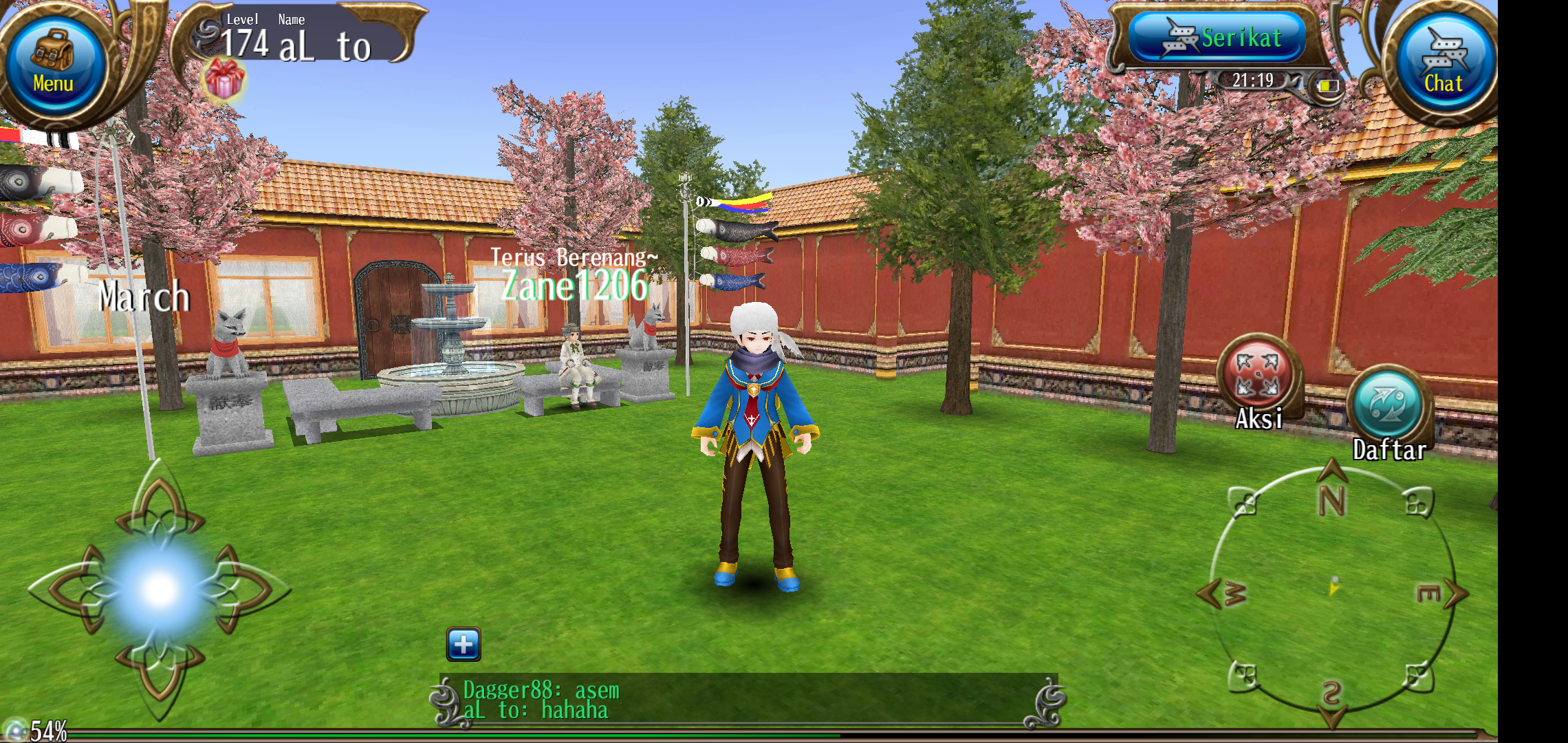Click the chat log message box
The height and width of the screenshot is (743, 1568).
(x=748, y=700)
